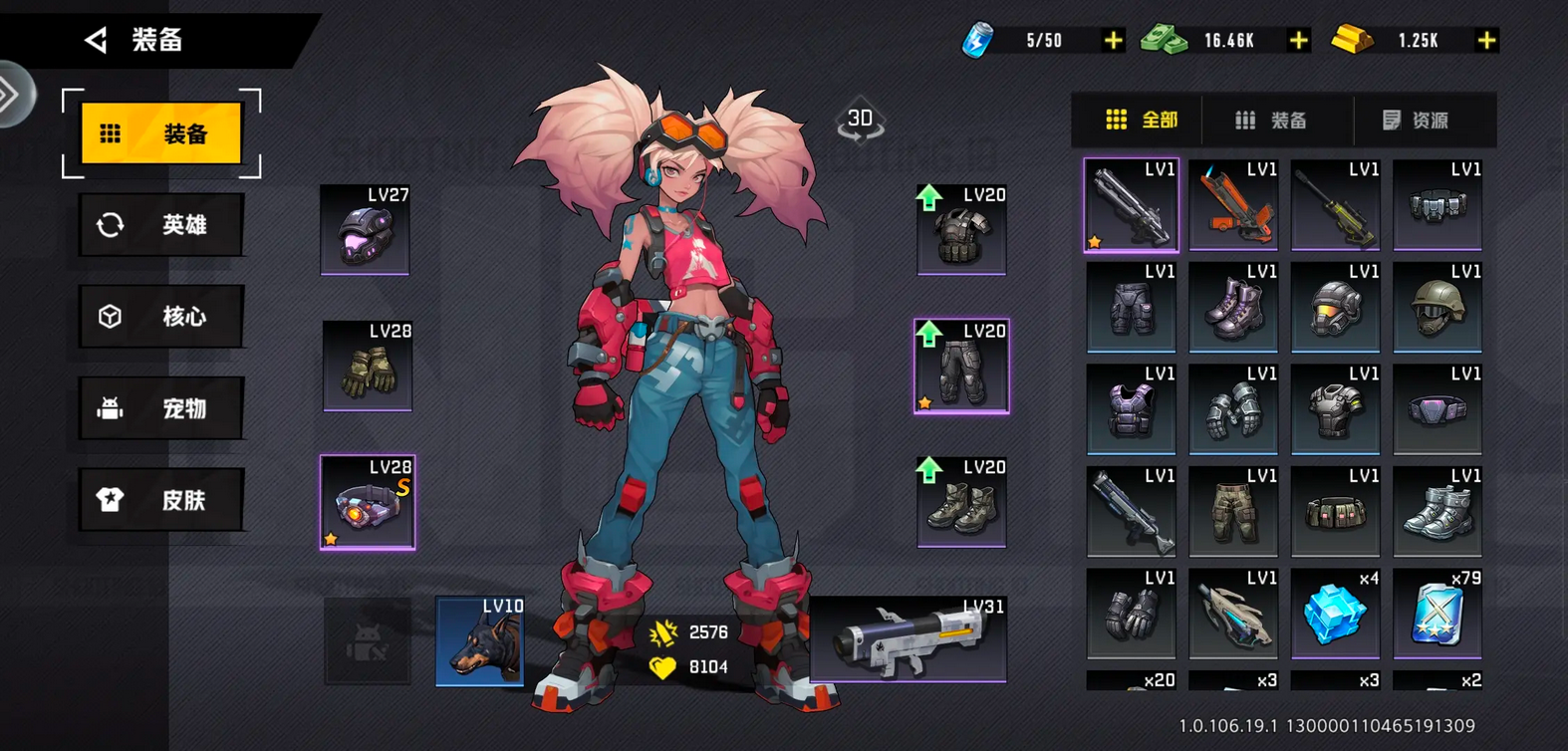
Task: Choose the x79 blue card item
Action: pos(1437,614)
